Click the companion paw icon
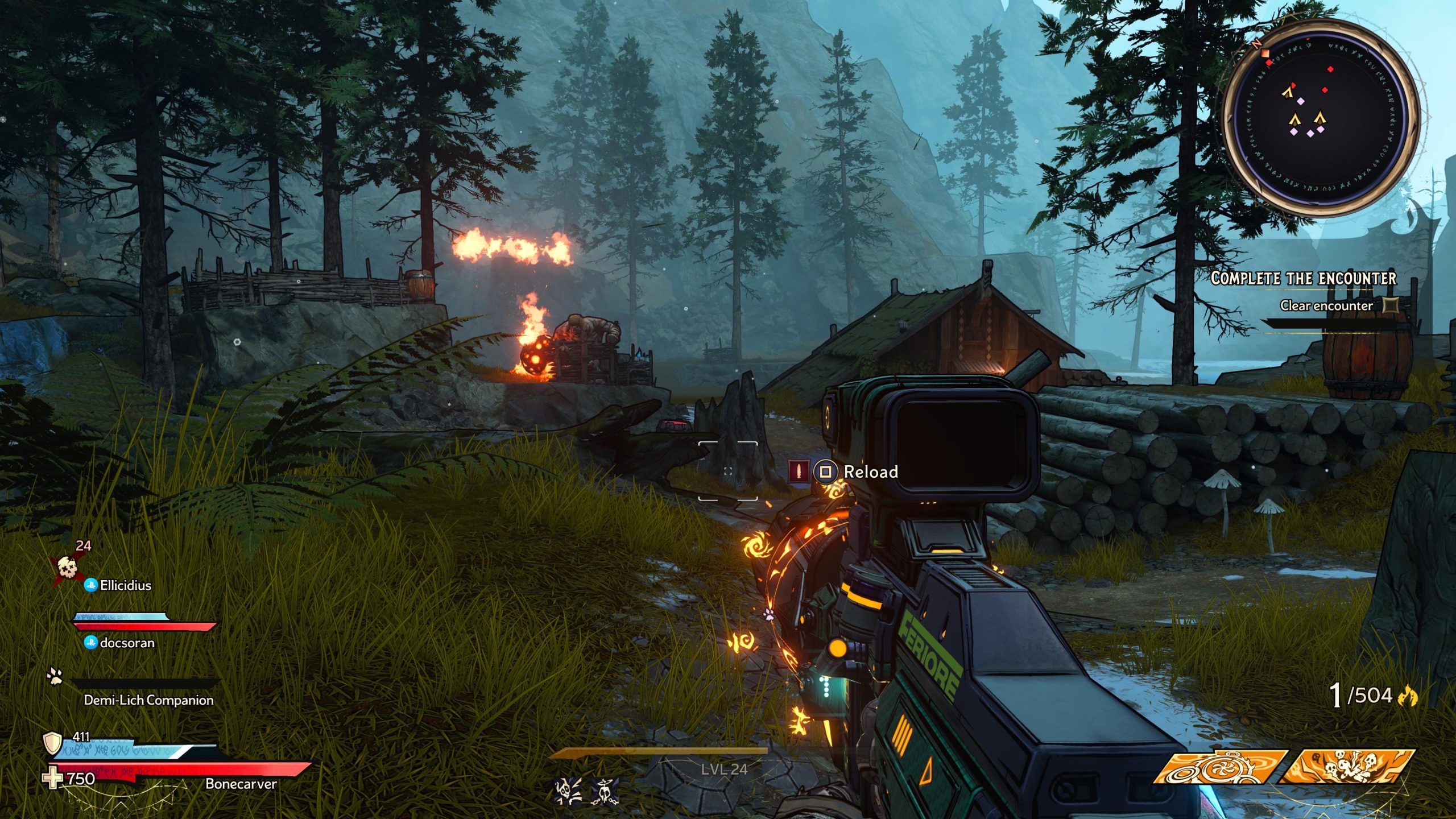Image resolution: width=1456 pixels, height=819 pixels. (55, 676)
